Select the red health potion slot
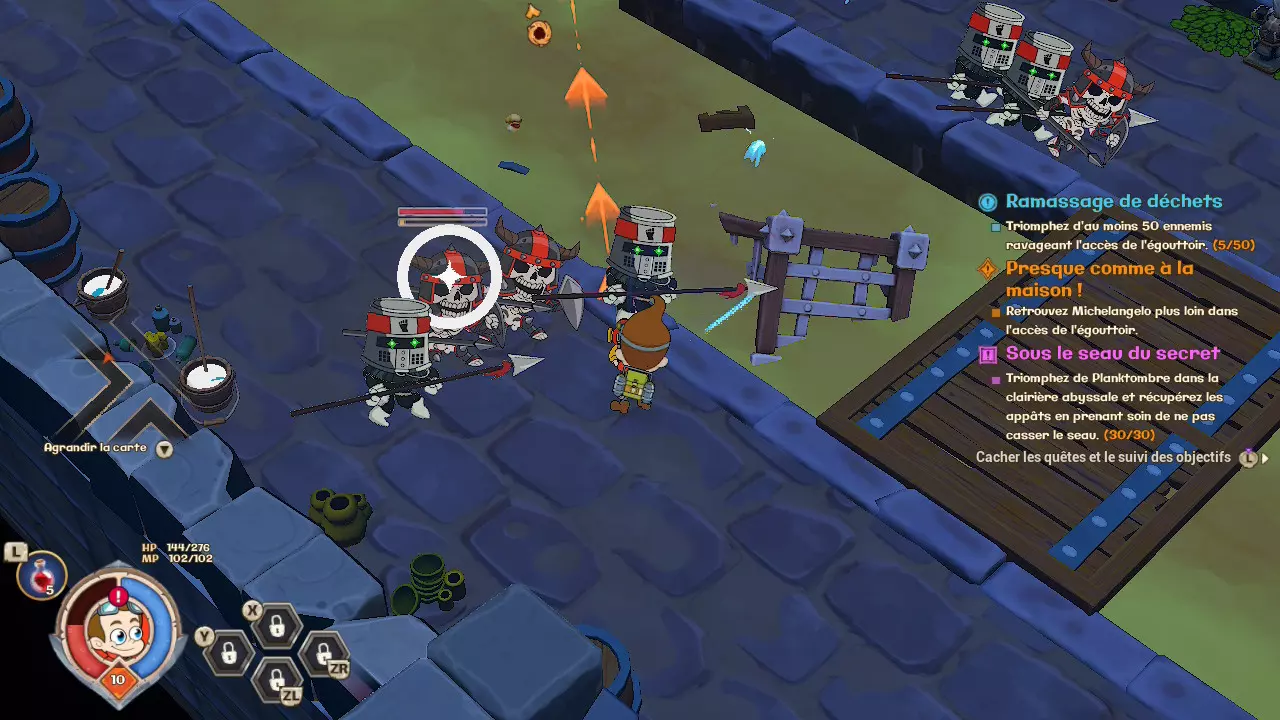 (x=42, y=576)
